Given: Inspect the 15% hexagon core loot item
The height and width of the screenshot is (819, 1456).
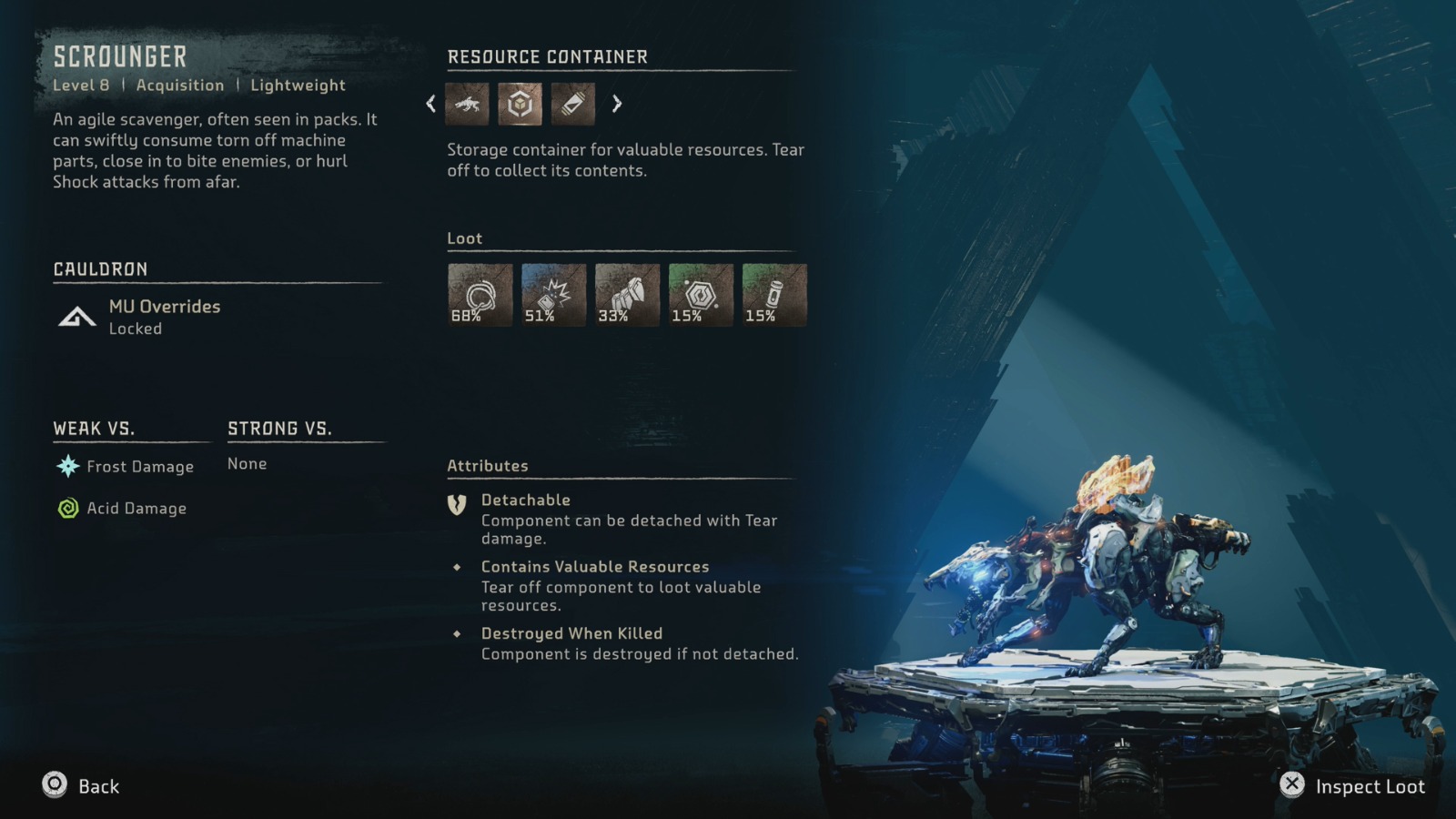Looking at the screenshot, I should coord(701,295).
